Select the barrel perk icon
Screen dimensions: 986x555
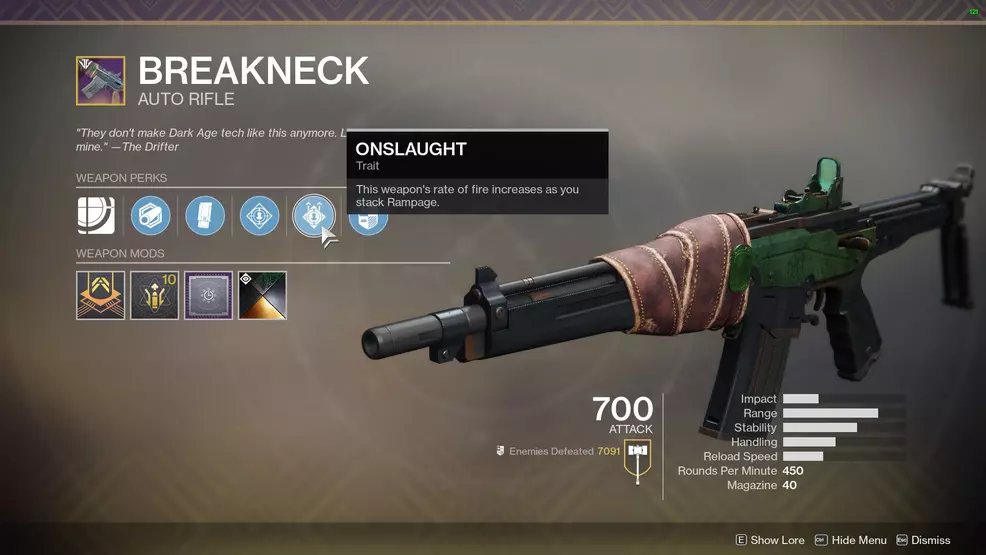pos(151,215)
